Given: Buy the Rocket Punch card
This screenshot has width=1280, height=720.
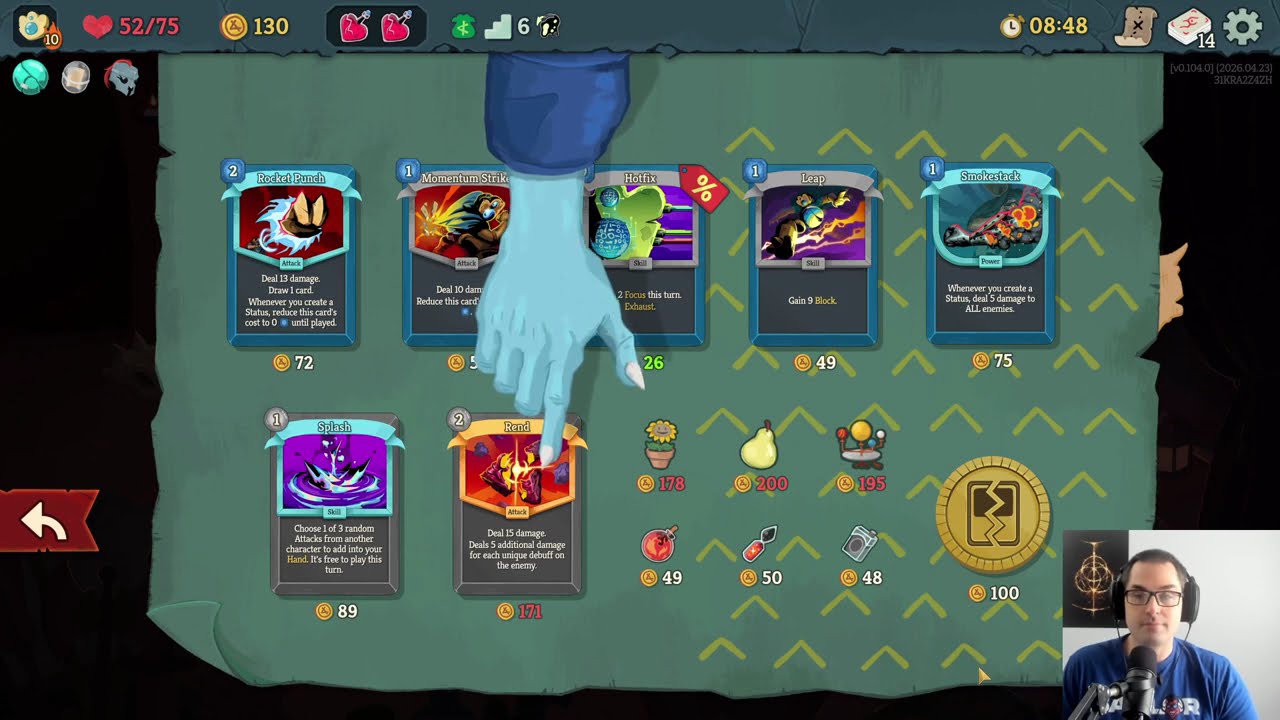Looking at the screenshot, I should click(291, 255).
